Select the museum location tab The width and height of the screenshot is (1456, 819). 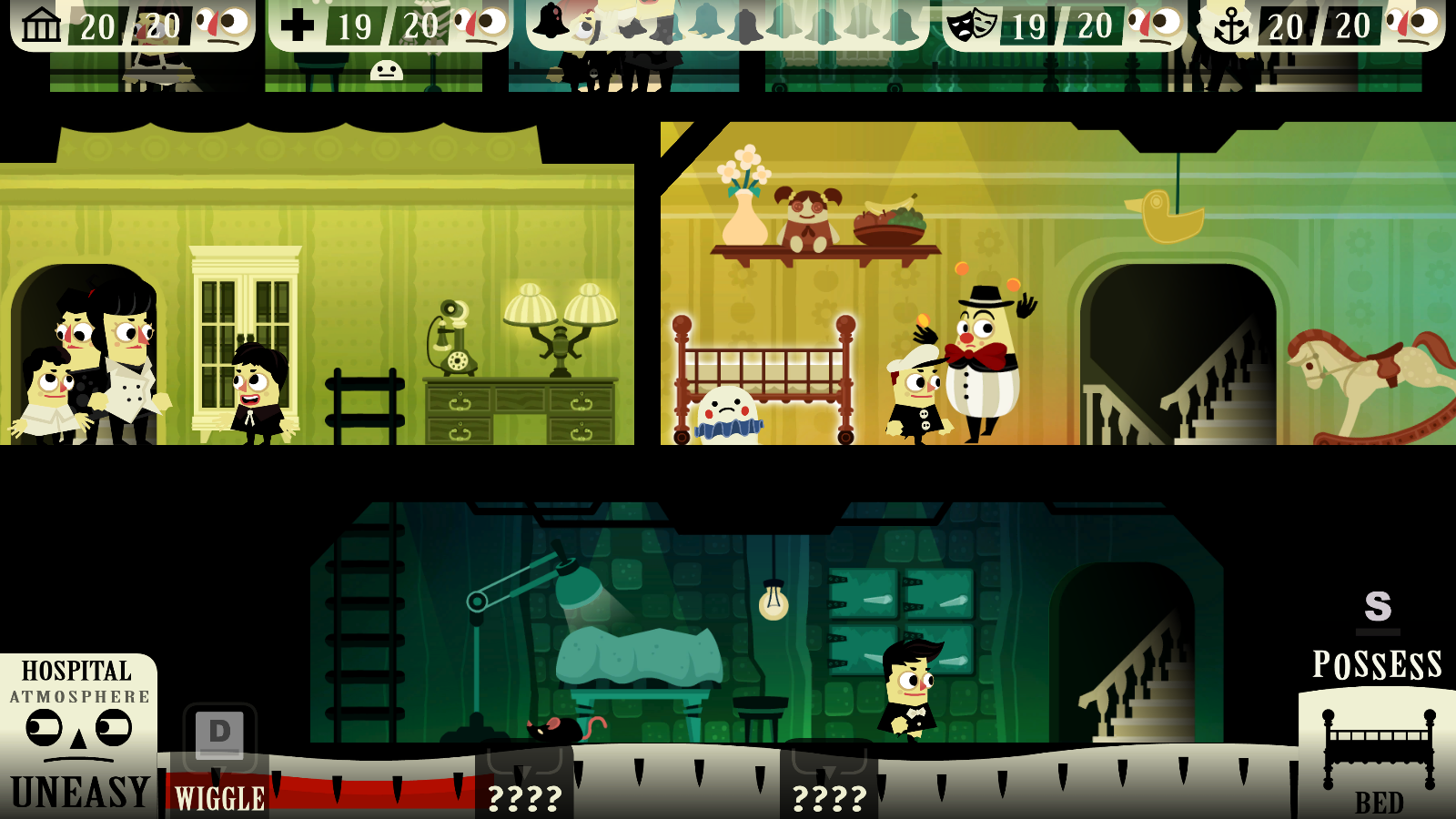coord(132,25)
